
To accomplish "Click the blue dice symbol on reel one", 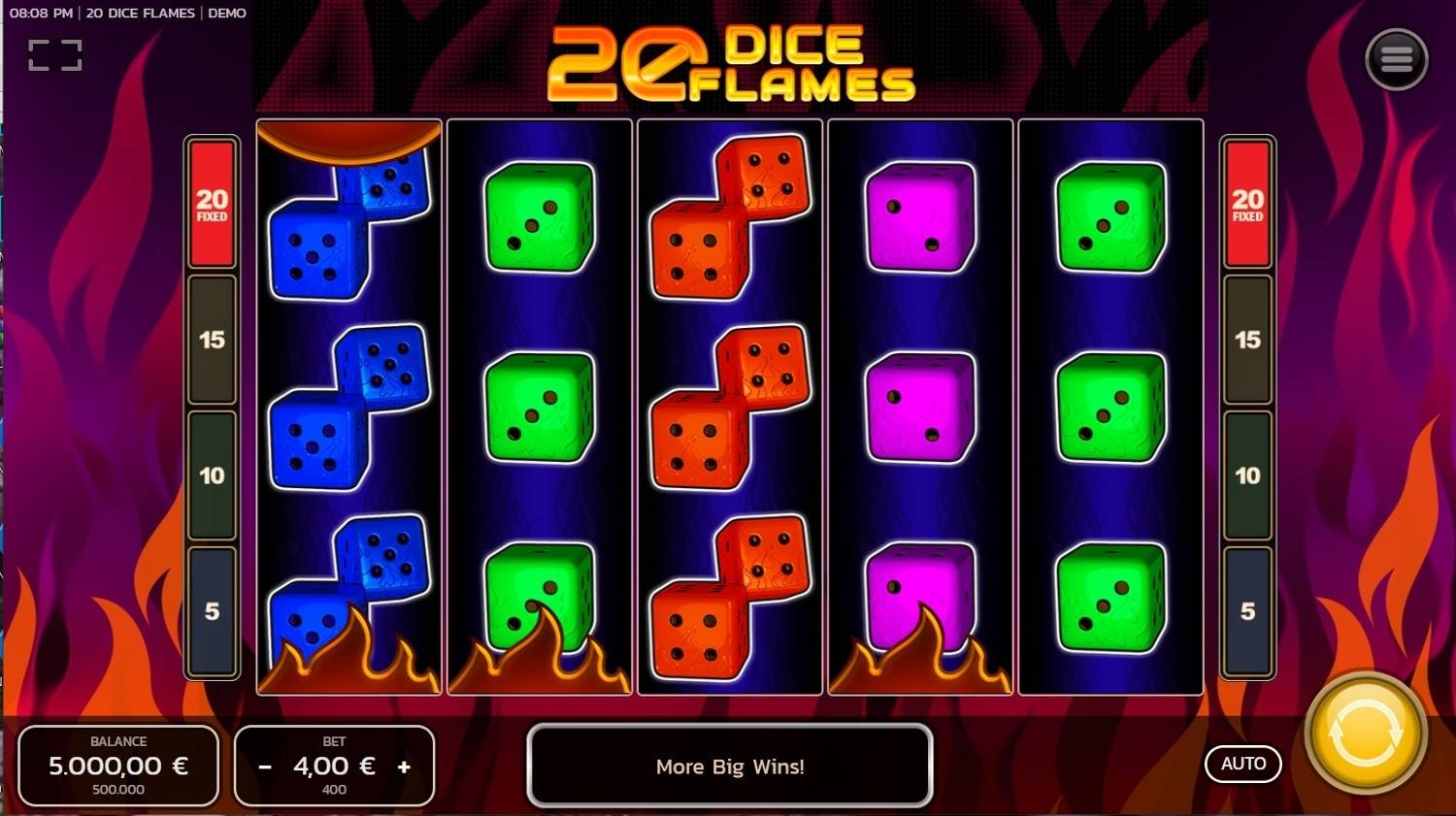I will [x=349, y=408].
